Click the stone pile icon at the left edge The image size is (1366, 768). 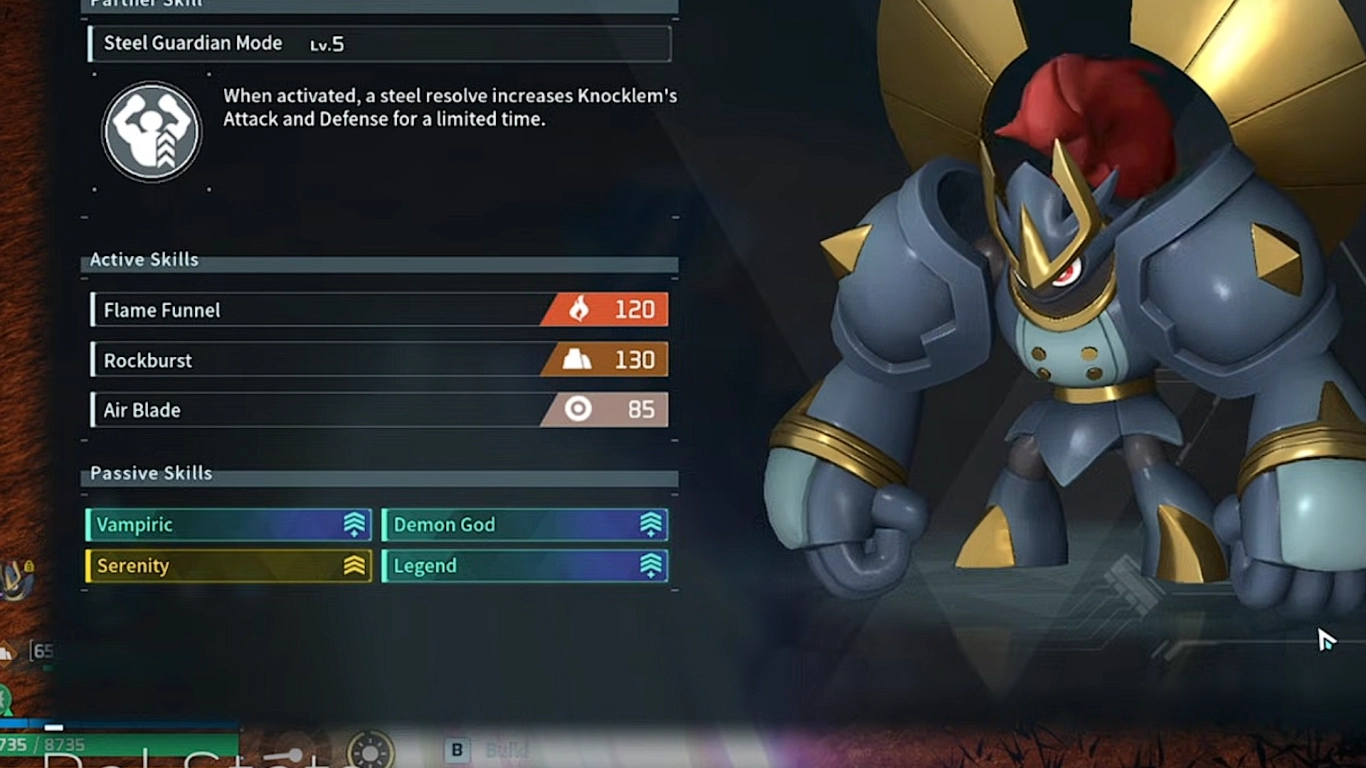(8, 652)
